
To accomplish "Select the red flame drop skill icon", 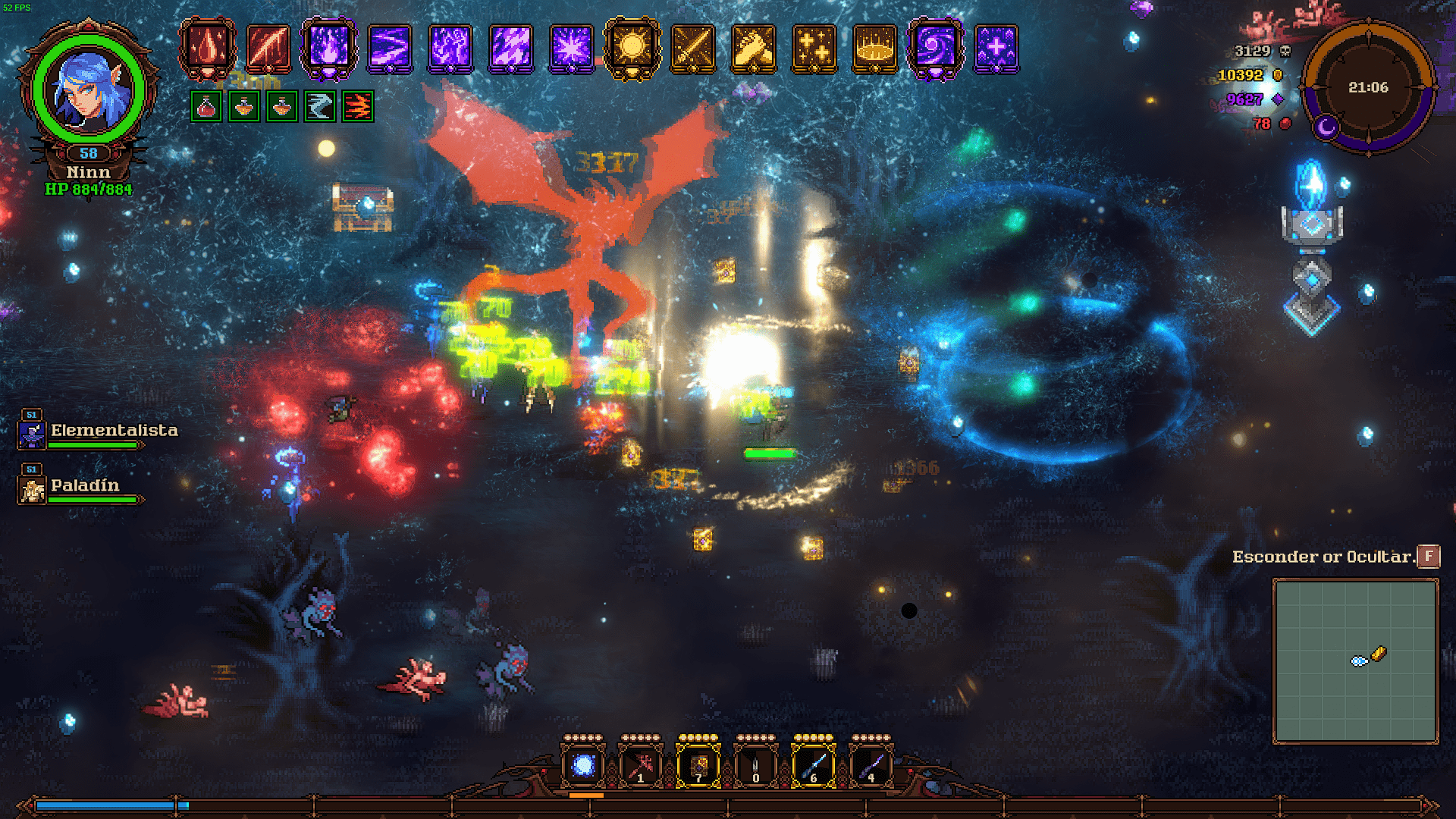I will [x=207, y=48].
